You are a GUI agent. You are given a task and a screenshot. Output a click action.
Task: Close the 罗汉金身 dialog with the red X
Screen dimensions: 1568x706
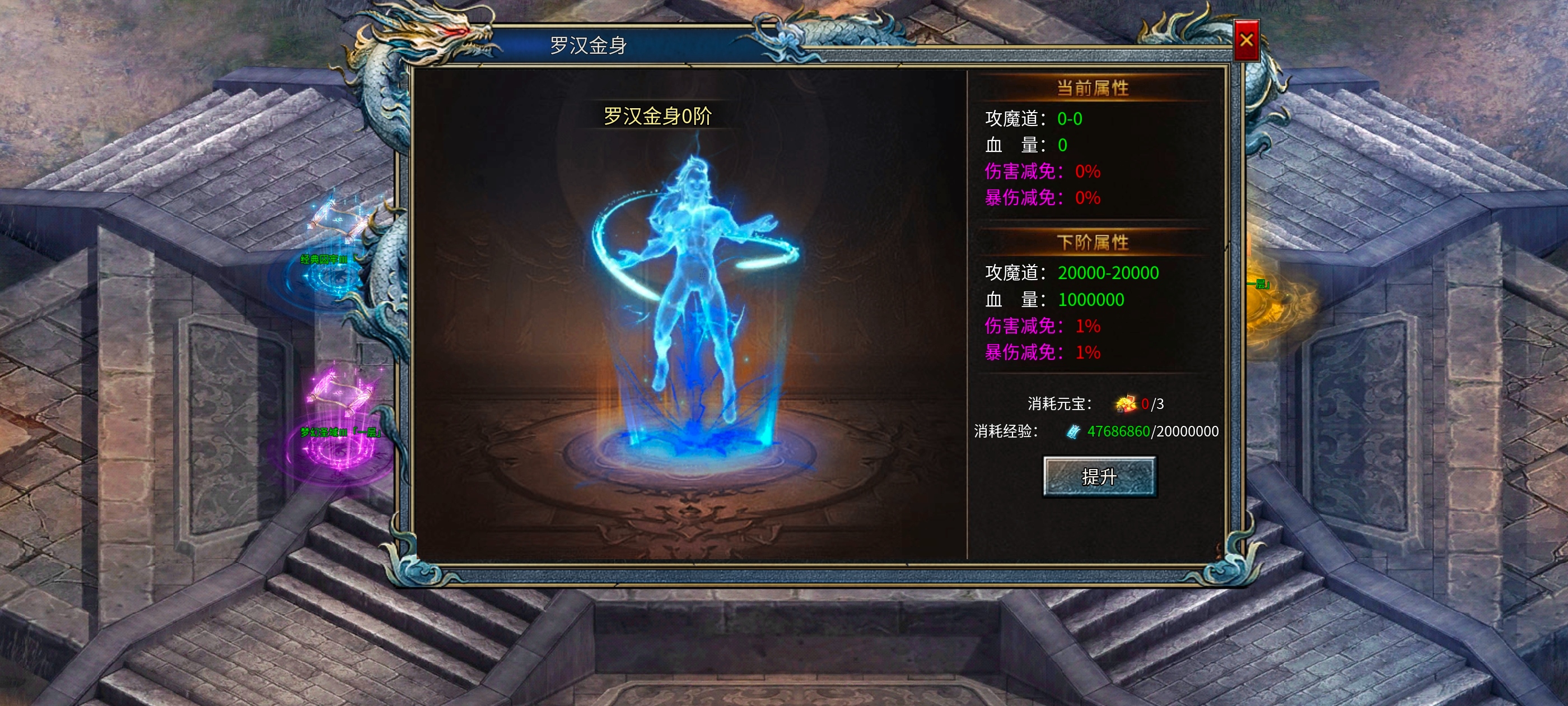(1248, 40)
